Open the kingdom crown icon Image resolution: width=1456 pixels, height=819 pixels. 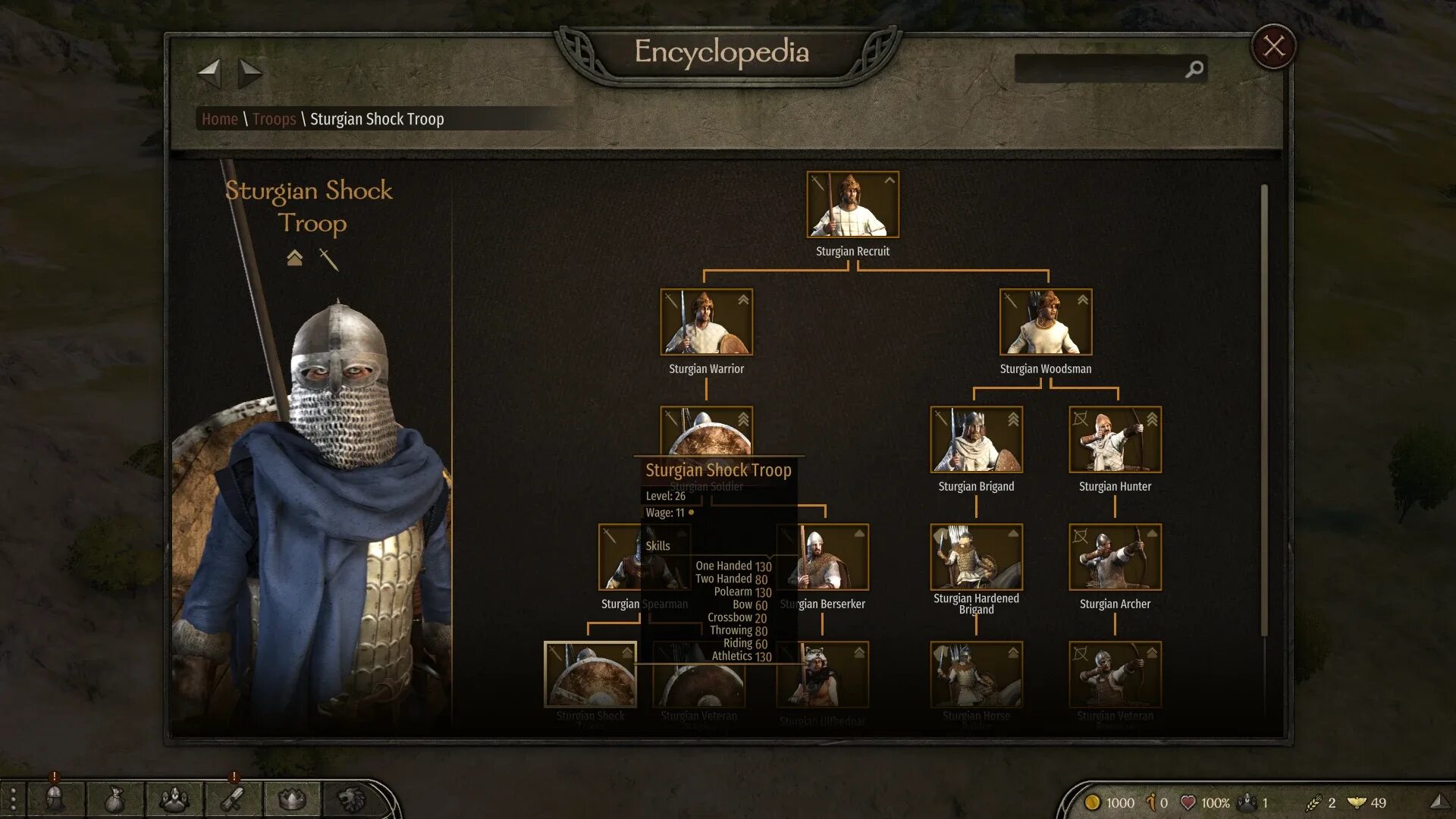292,799
